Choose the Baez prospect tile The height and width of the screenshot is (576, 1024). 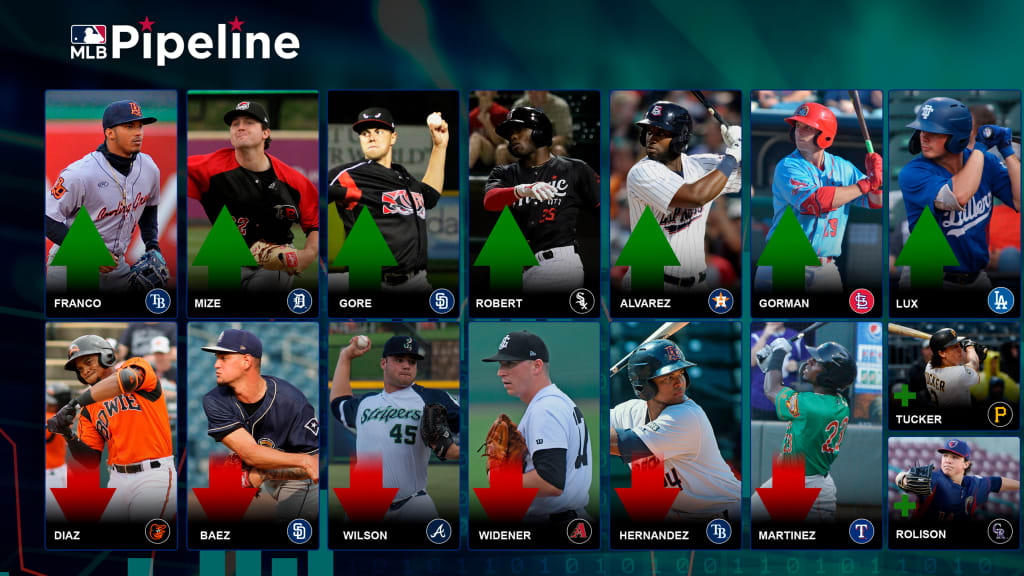pos(253,435)
